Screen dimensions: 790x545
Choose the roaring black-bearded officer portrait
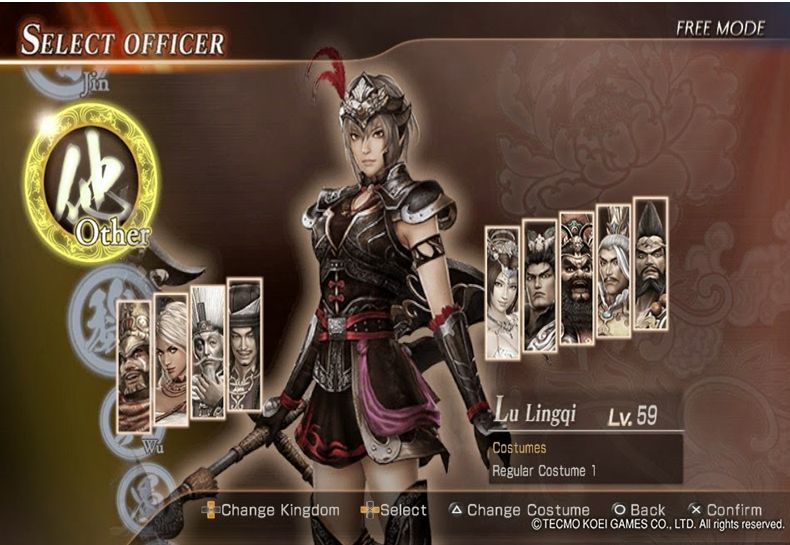(576, 278)
